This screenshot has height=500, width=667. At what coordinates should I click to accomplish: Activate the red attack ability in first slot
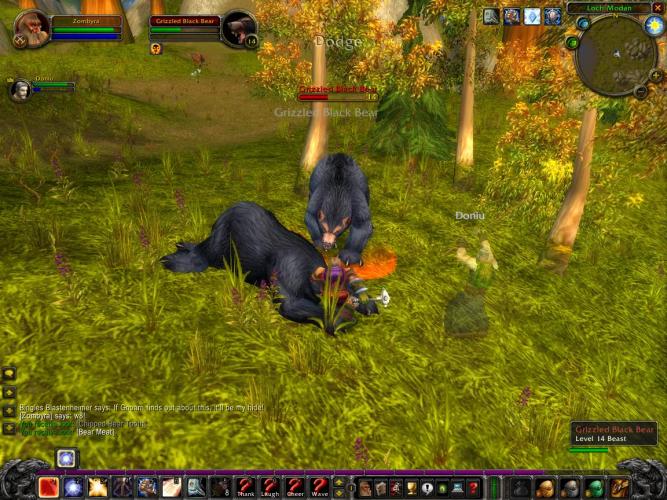click(48, 487)
